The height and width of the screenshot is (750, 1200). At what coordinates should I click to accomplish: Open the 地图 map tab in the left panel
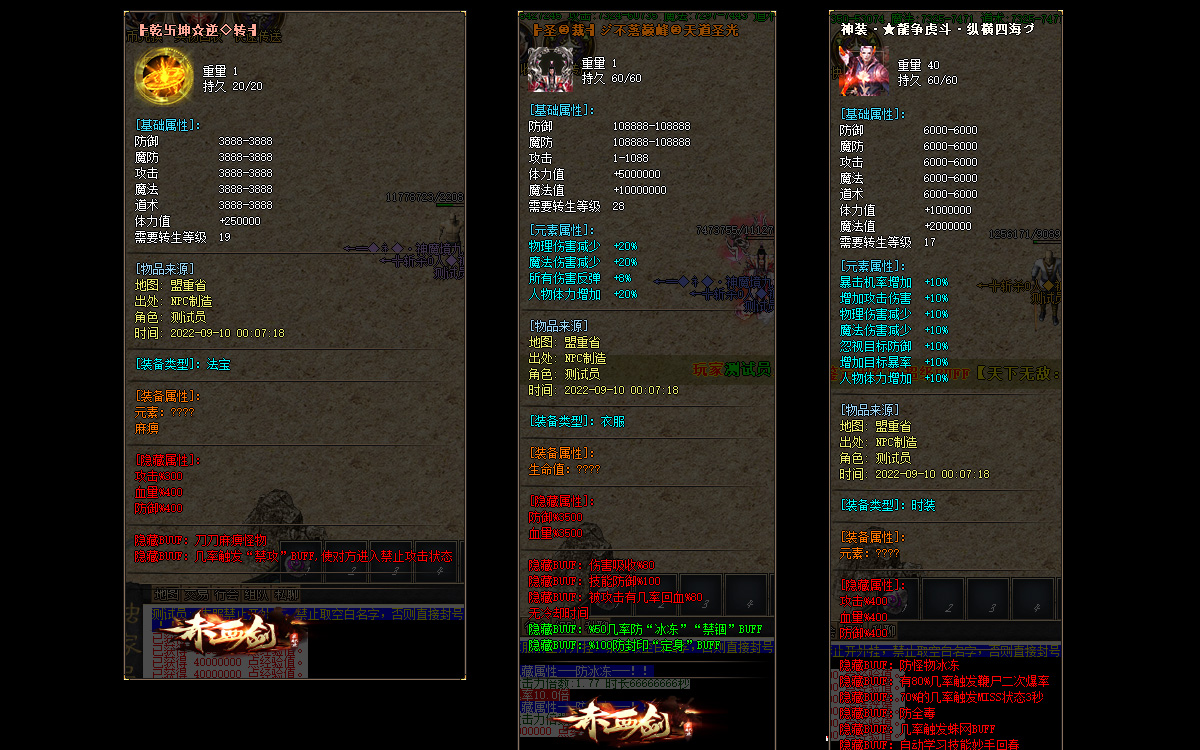[167, 595]
